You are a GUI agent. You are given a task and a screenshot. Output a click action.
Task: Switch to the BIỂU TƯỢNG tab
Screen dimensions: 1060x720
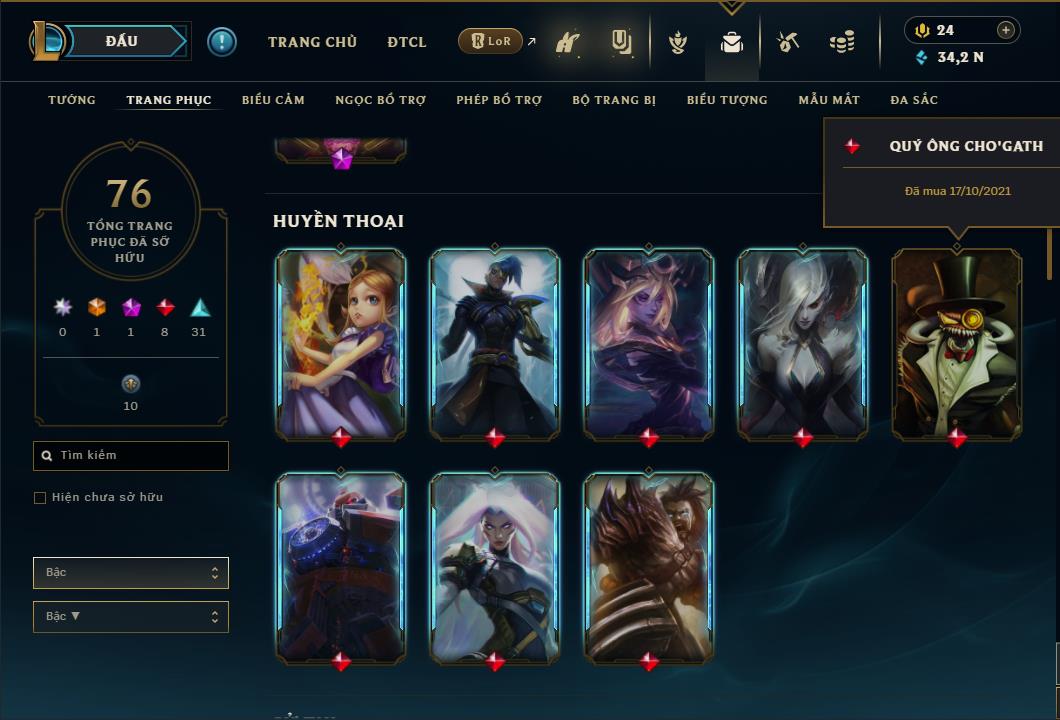(x=727, y=100)
